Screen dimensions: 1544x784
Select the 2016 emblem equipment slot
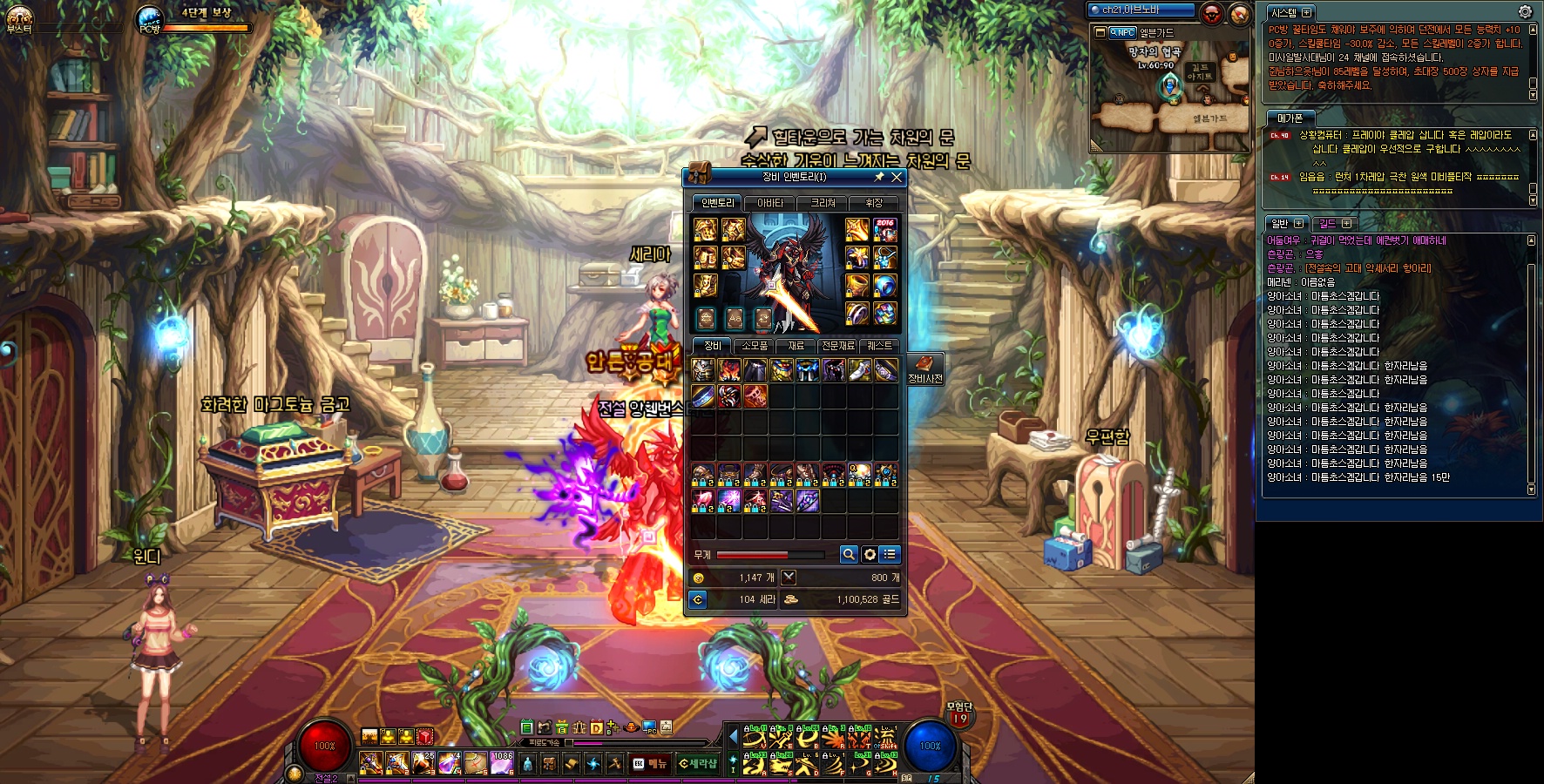pyautogui.click(x=885, y=230)
